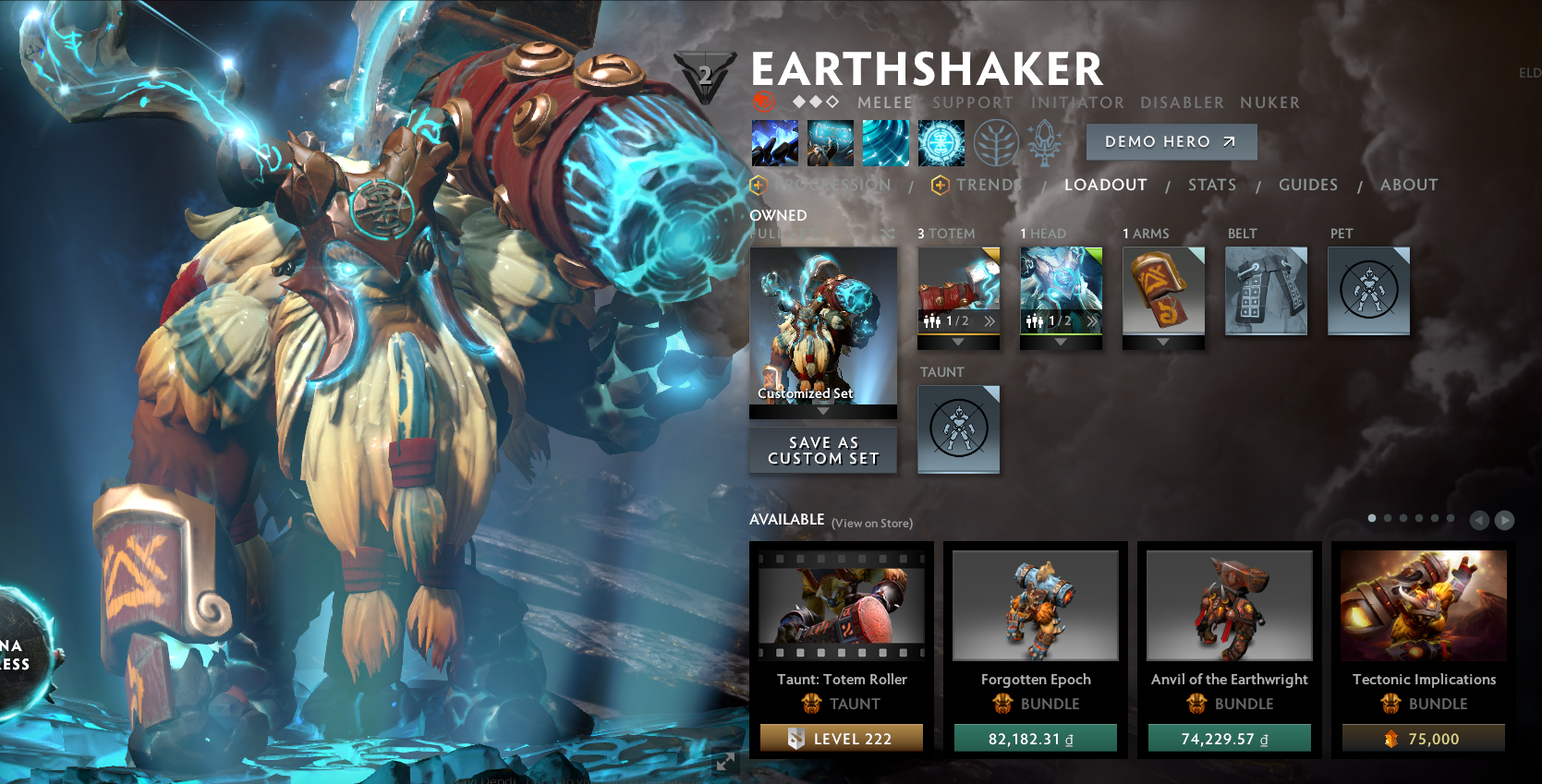View the Aftershock ability icon
The height and width of the screenshot is (784, 1542).
886,142
